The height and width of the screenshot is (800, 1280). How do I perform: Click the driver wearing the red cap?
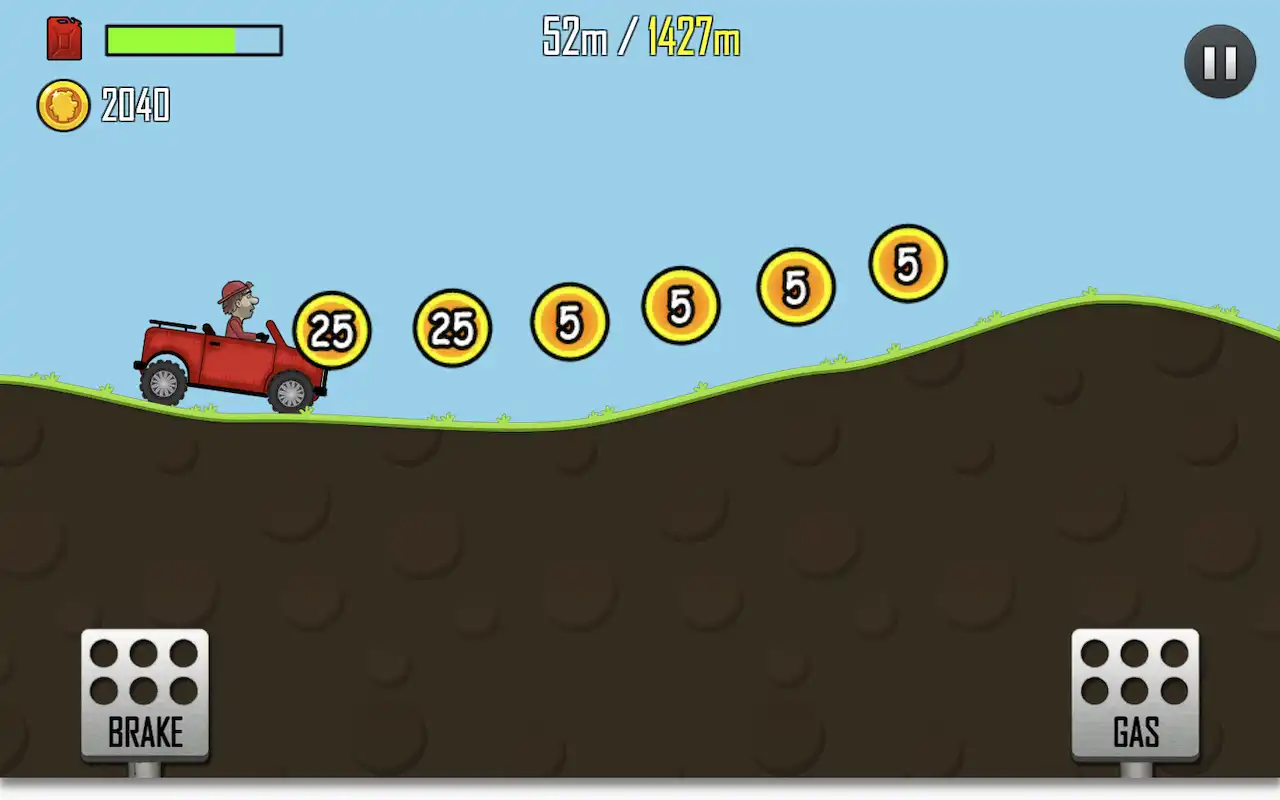coord(237,300)
